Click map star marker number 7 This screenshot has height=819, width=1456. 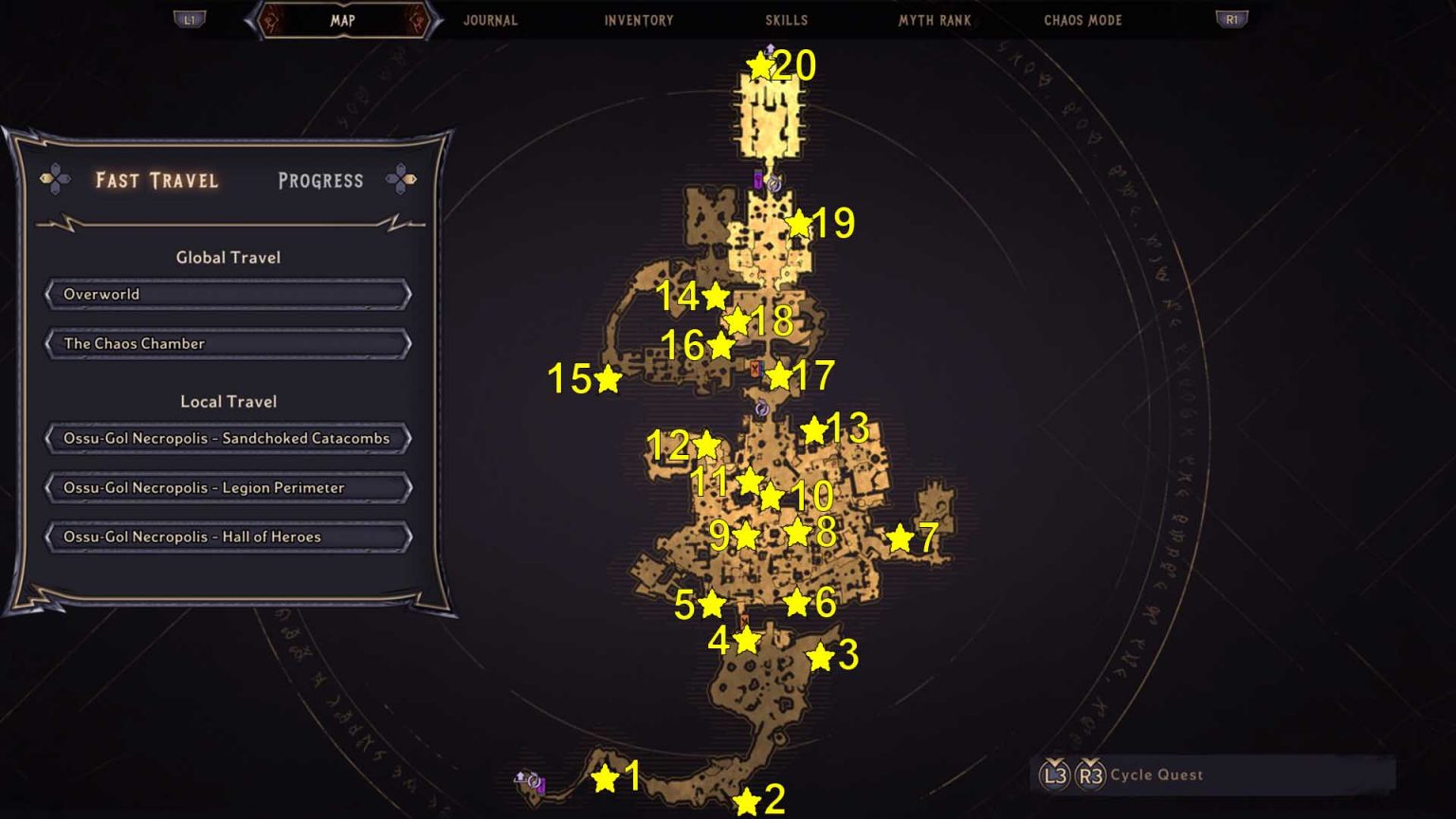point(899,539)
